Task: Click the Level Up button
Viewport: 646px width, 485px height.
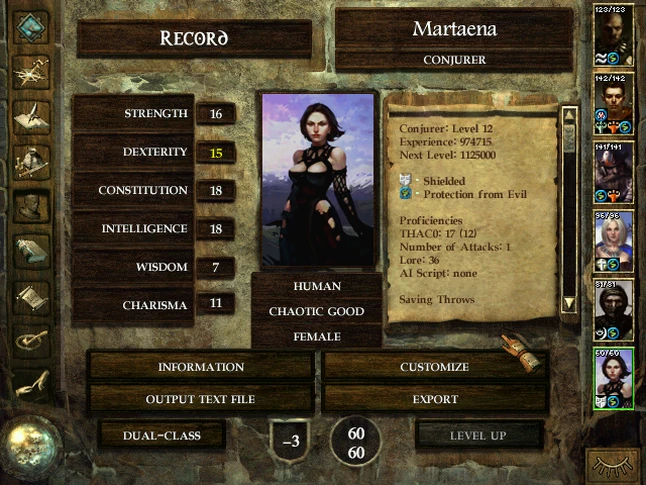Action: pyautogui.click(x=478, y=435)
